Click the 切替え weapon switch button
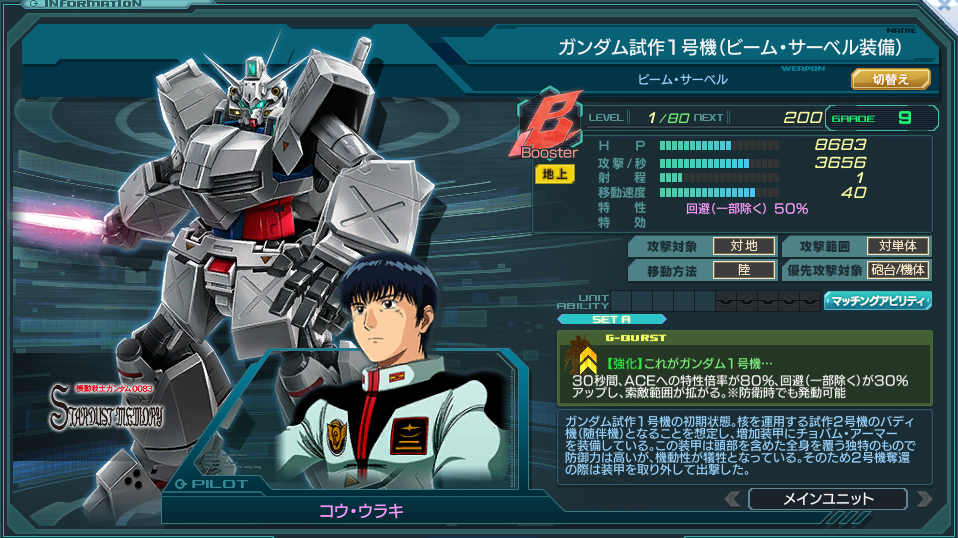Image resolution: width=958 pixels, height=538 pixels. coord(890,79)
